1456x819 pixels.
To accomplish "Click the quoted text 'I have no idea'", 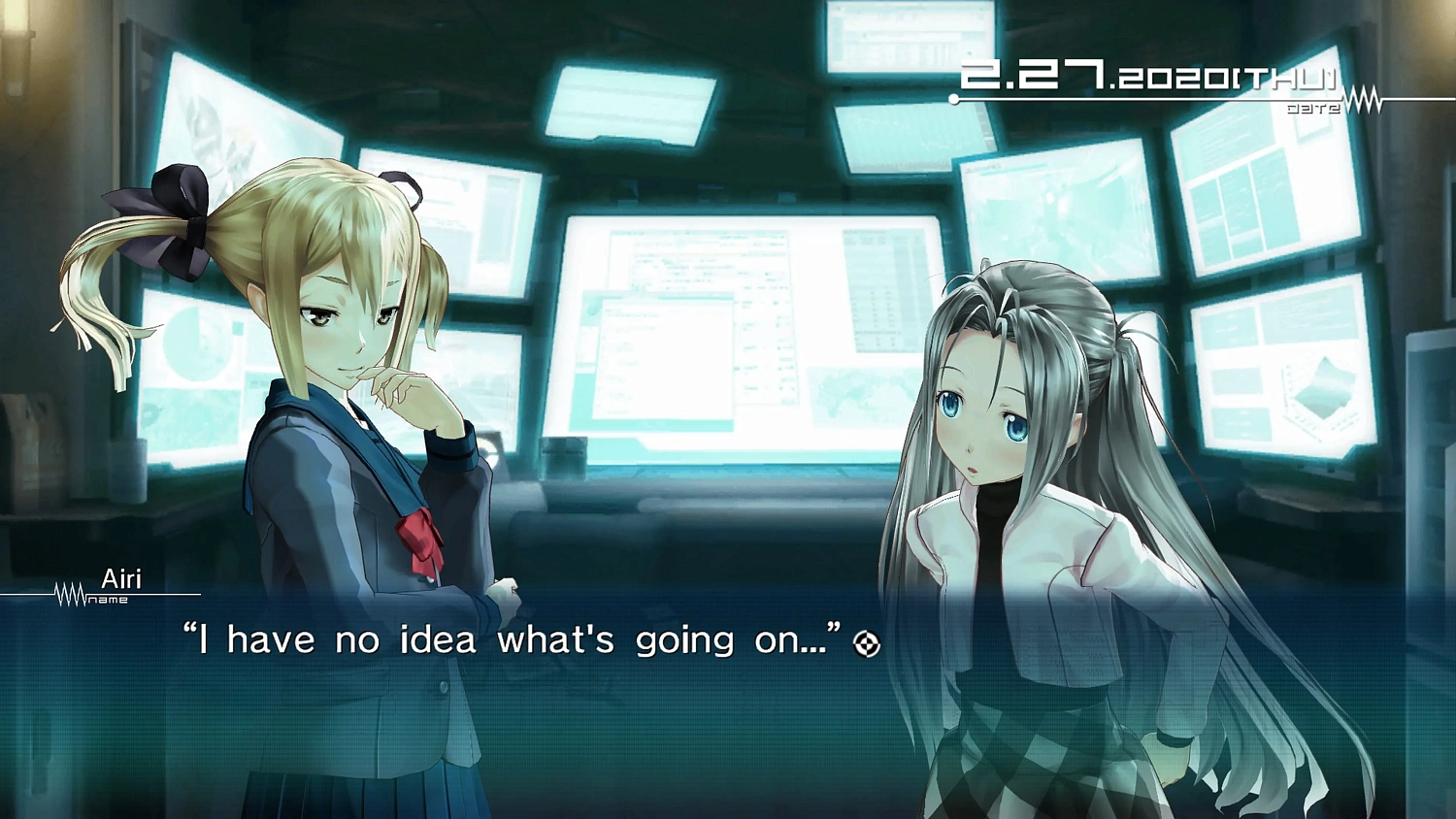I will (x=330, y=639).
